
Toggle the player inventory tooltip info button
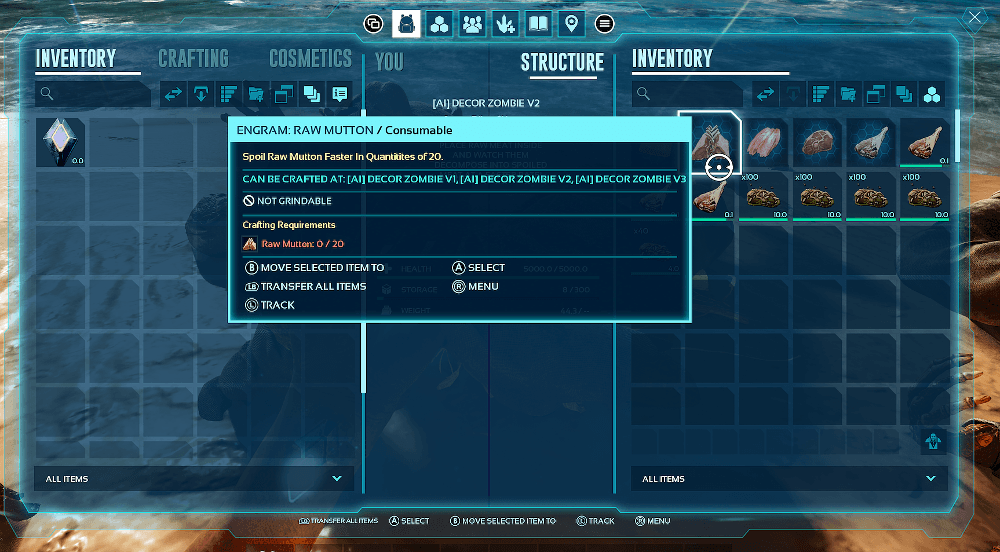339,94
